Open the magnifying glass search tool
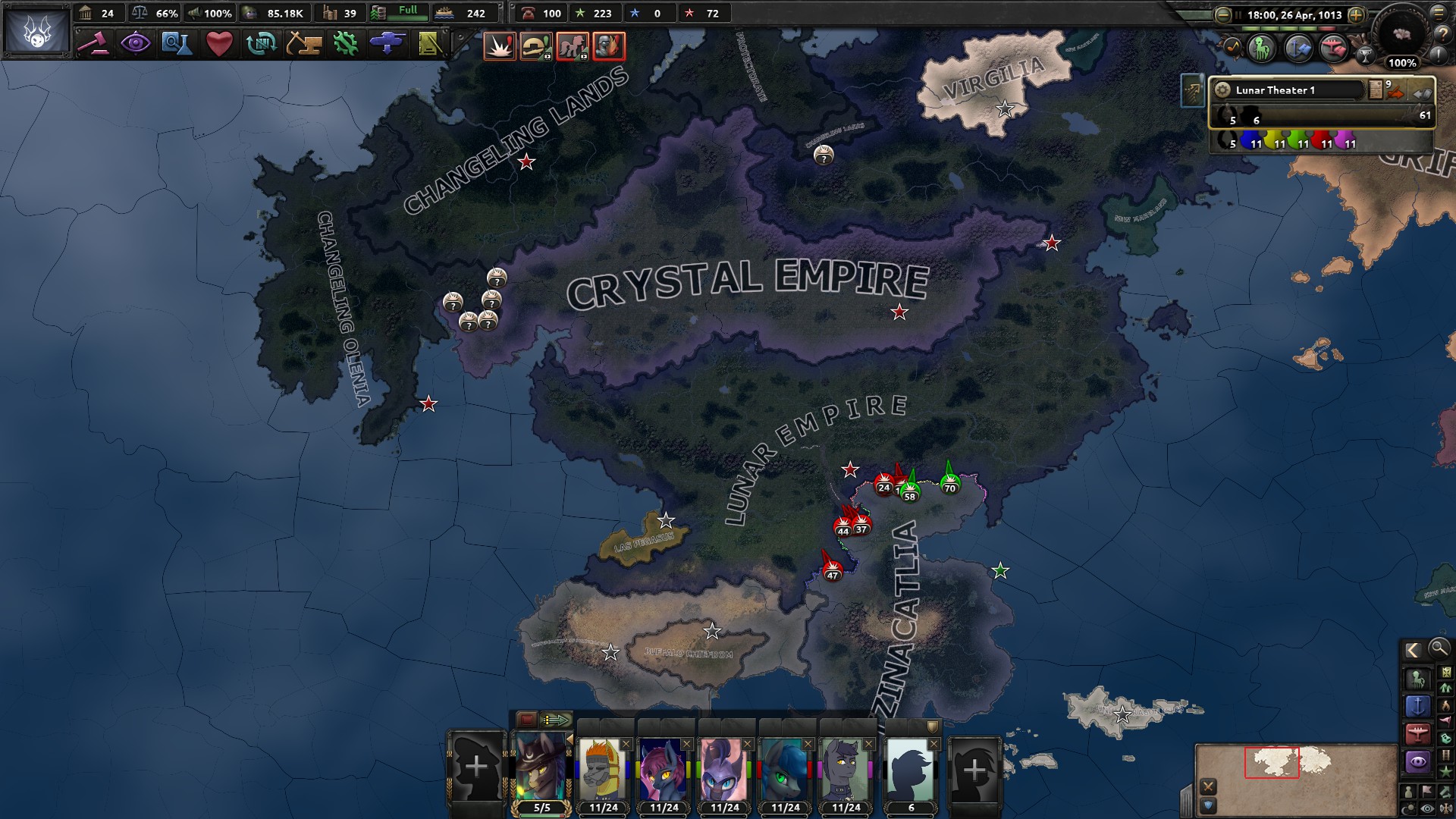1456x819 pixels. tap(1439, 649)
